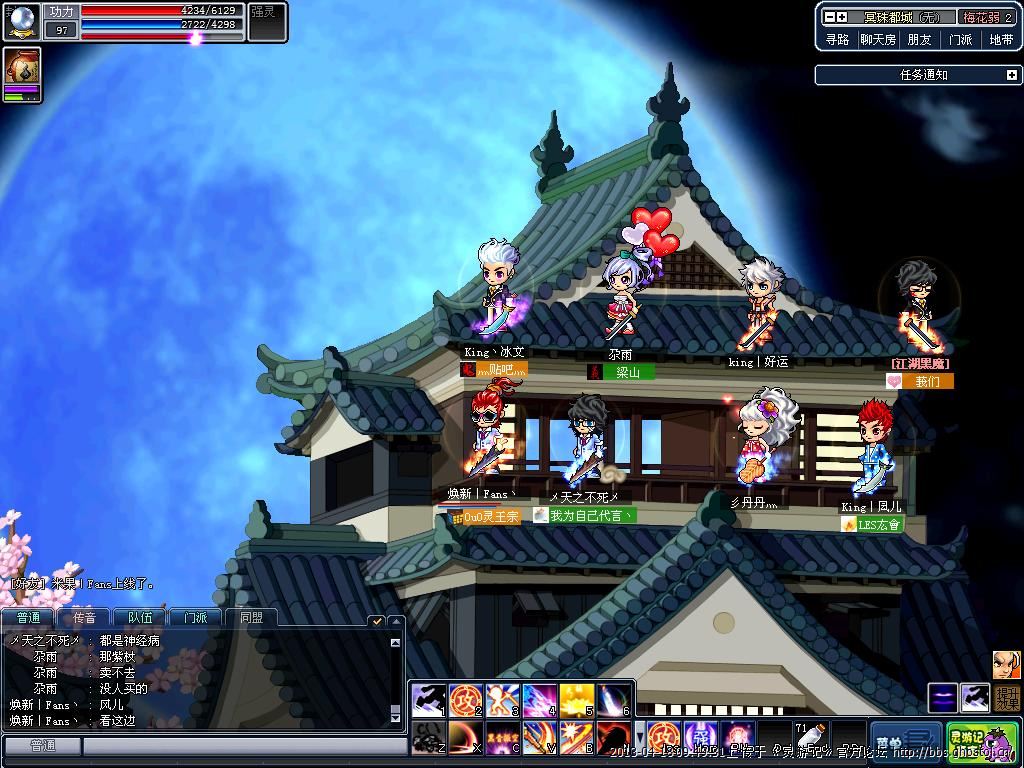Screen dimensions: 1024x768
Task: Click the minus button beside 冥珠都城
Action: point(829,17)
